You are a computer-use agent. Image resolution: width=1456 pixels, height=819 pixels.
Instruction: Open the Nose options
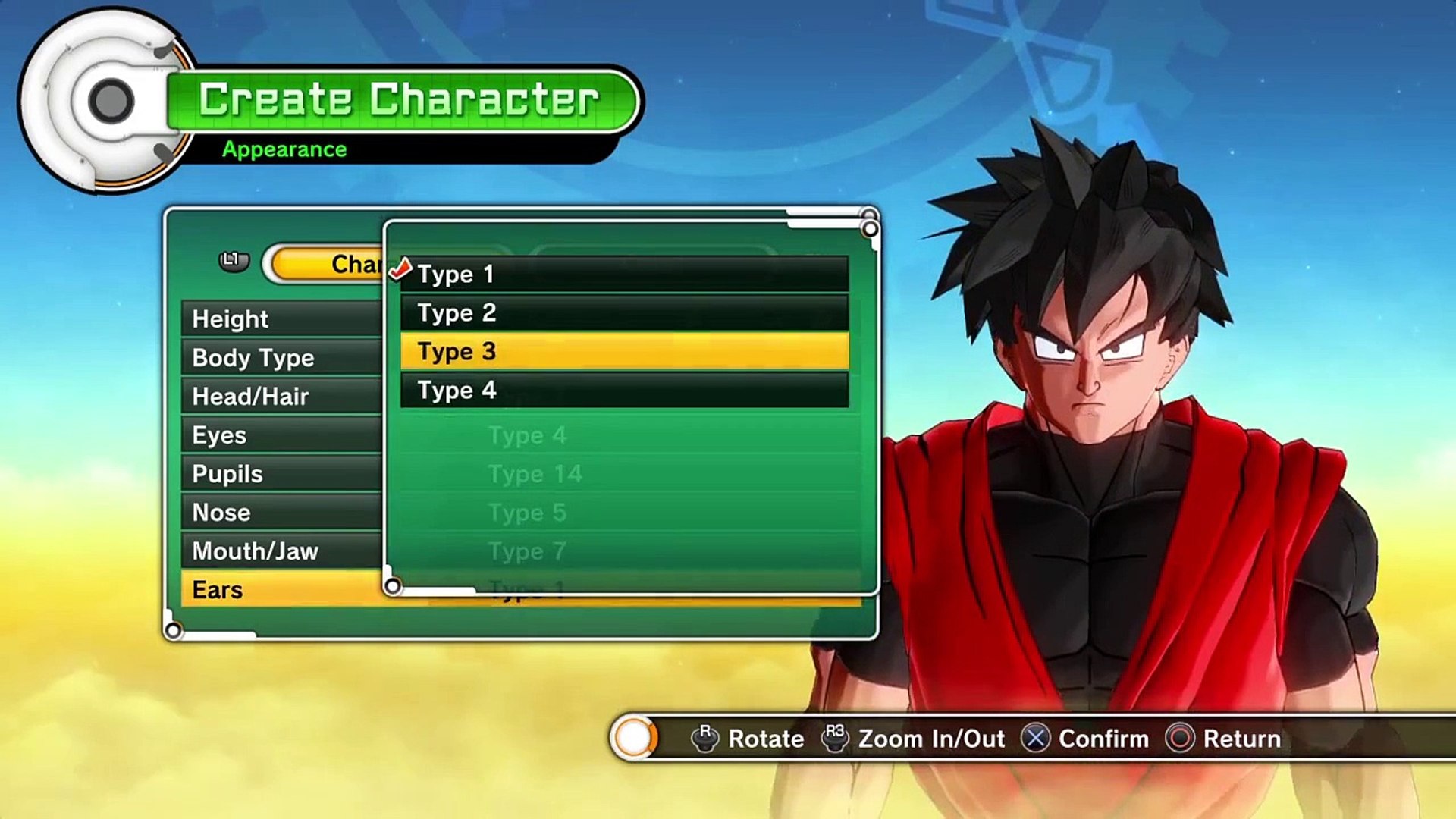tap(281, 513)
